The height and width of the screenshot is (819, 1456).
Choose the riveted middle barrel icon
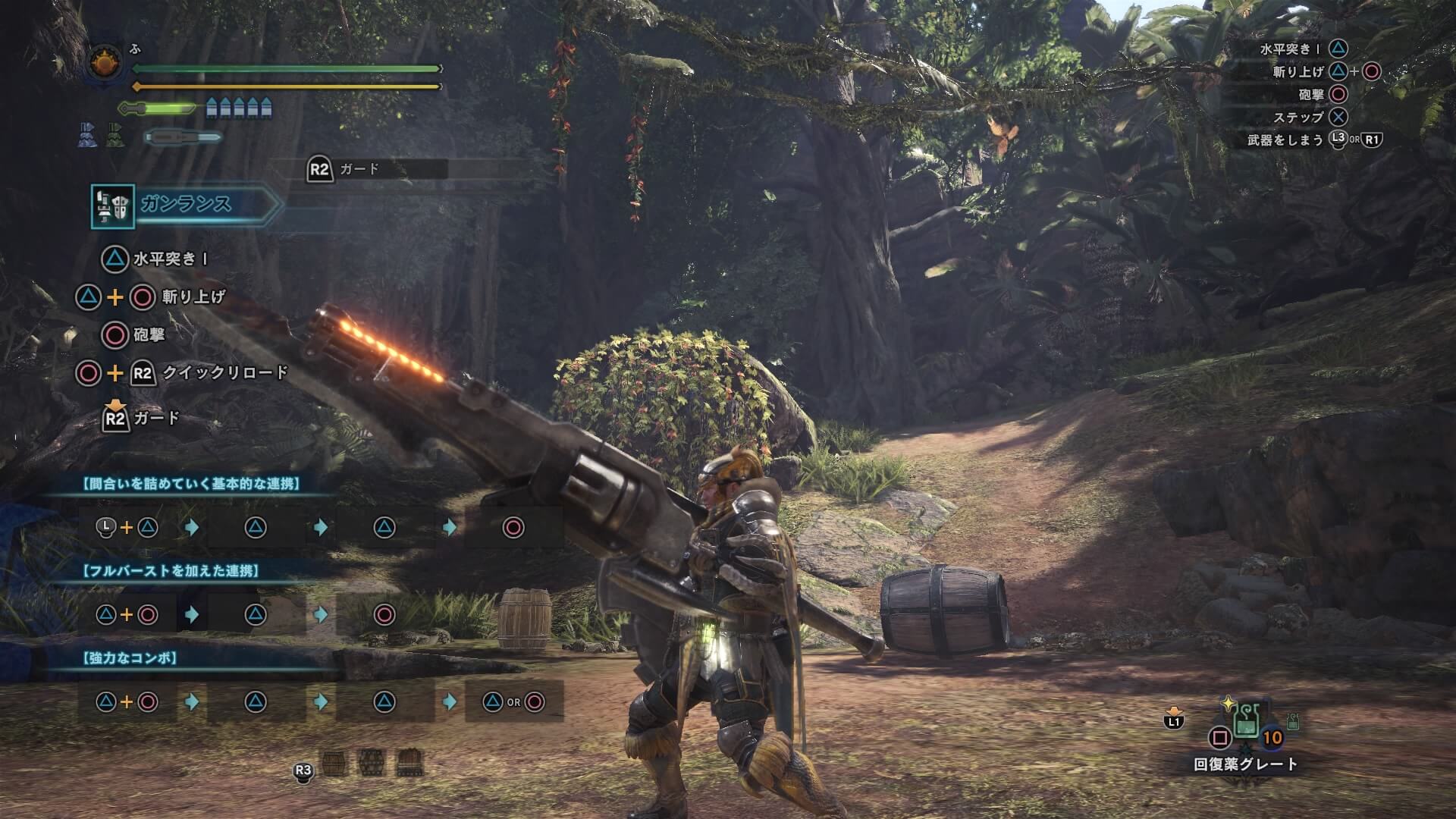pyautogui.click(x=371, y=762)
